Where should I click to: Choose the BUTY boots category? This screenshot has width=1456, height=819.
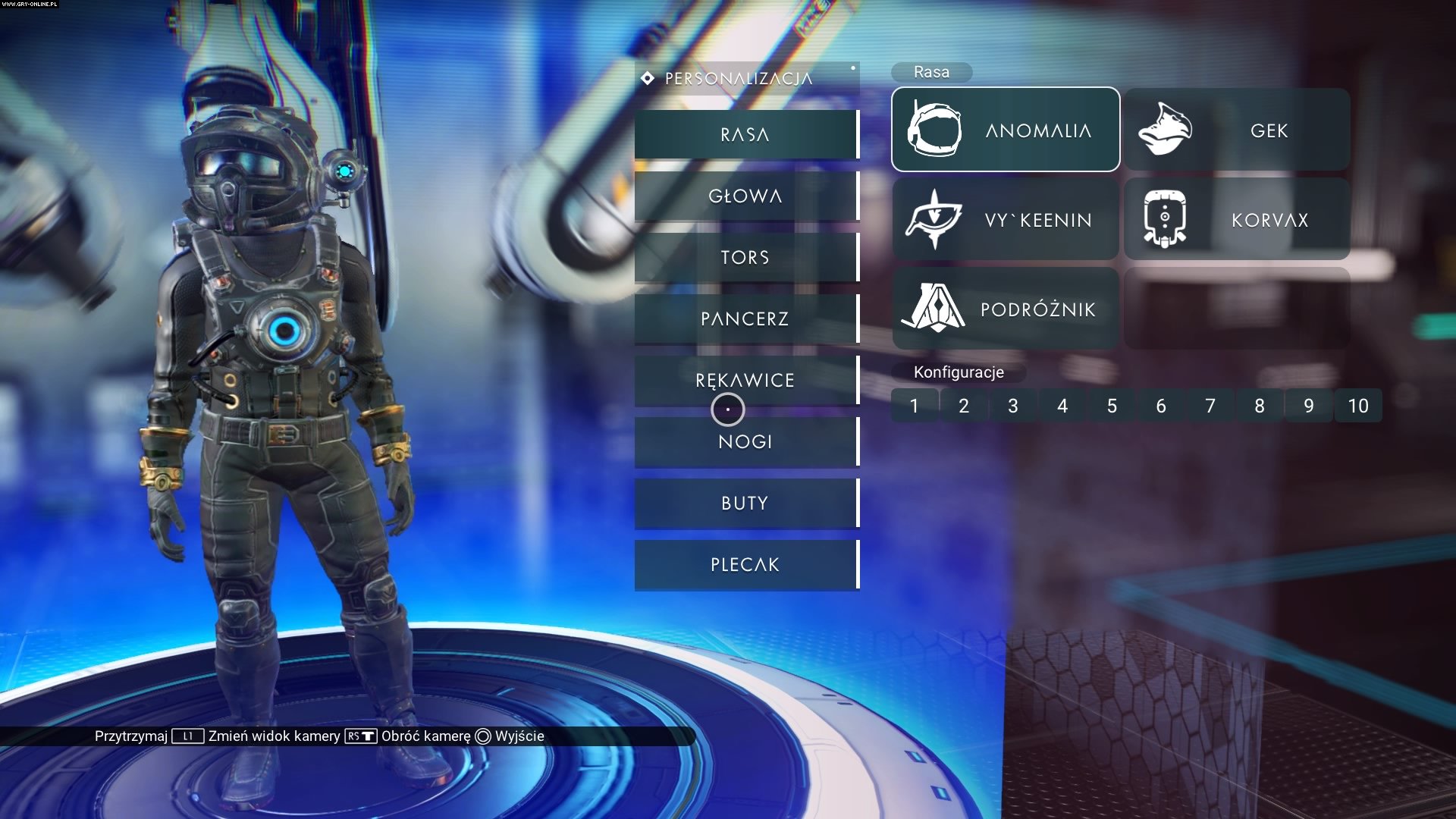coord(746,504)
